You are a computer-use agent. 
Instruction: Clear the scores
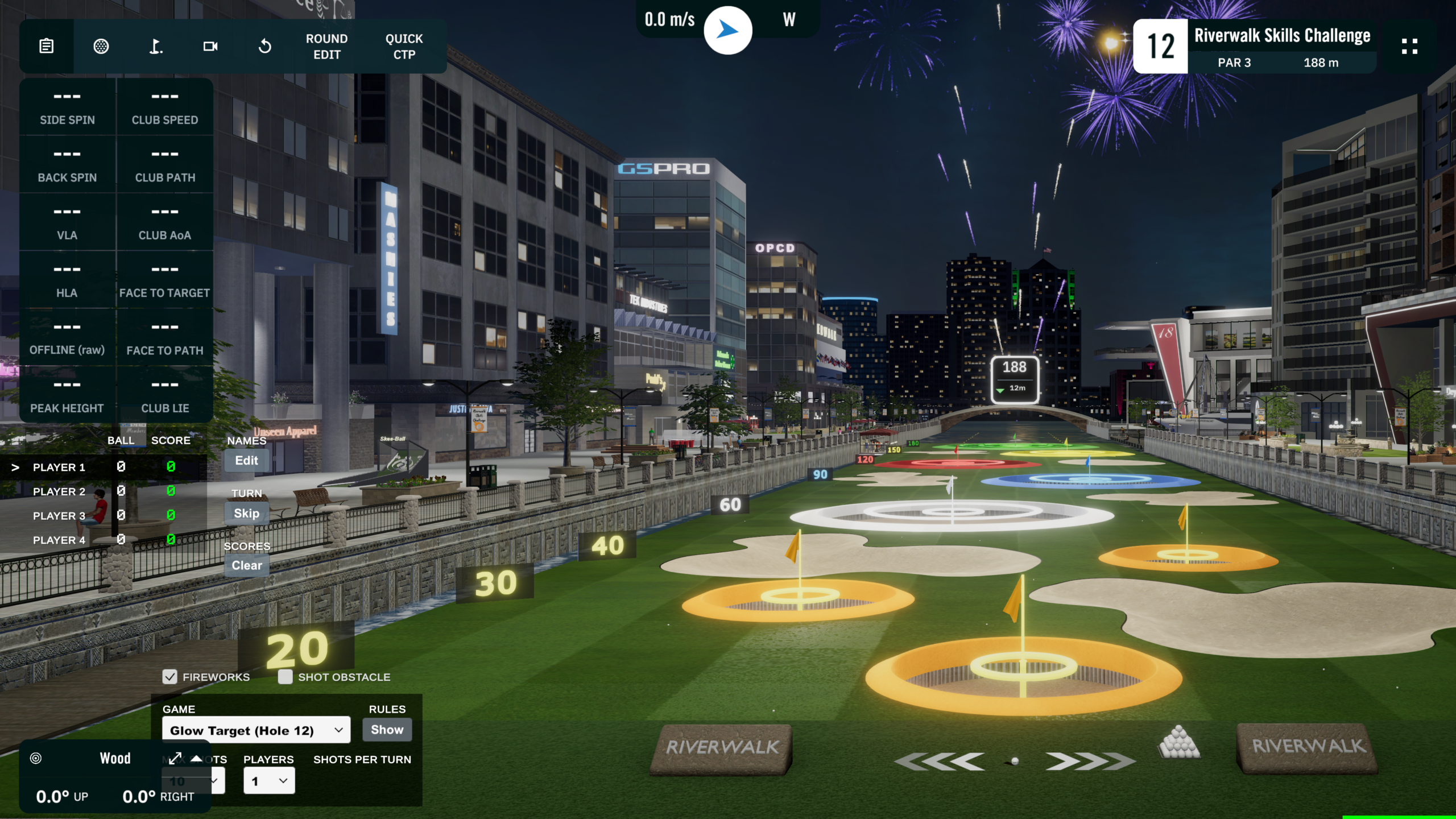(x=246, y=565)
